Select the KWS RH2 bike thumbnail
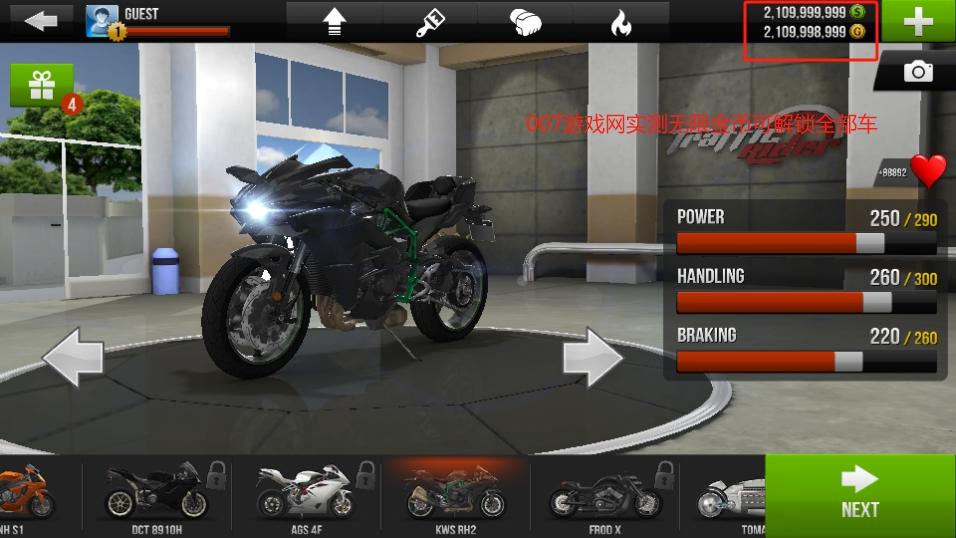This screenshot has width=956, height=538. [454, 494]
